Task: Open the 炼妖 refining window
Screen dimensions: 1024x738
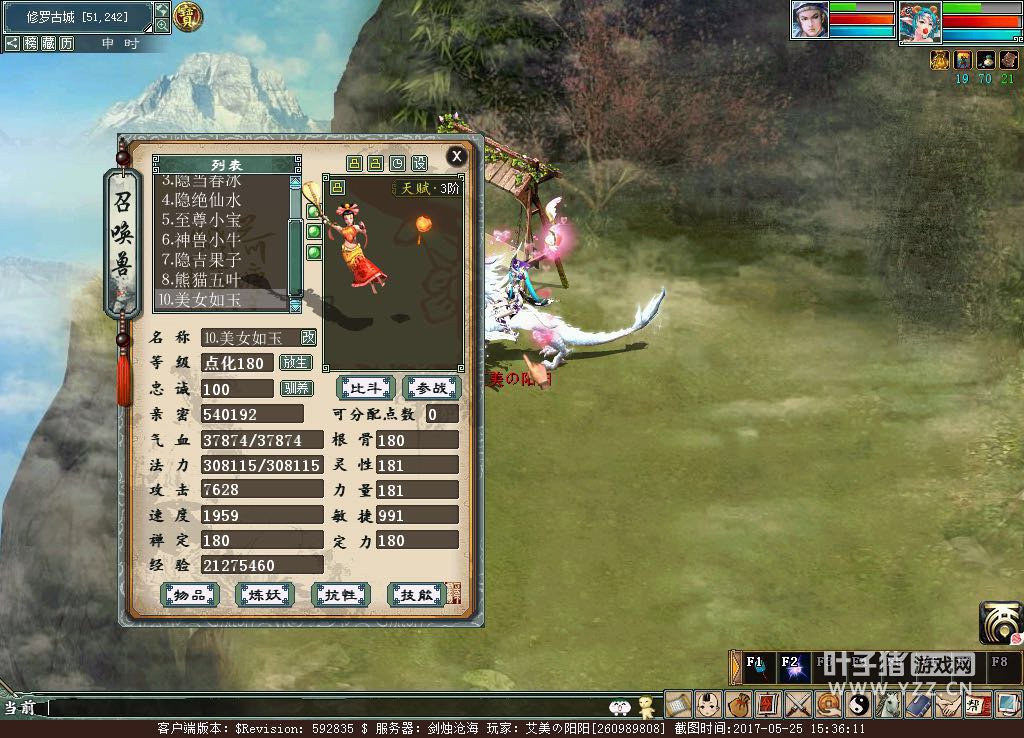Action: click(x=264, y=595)
